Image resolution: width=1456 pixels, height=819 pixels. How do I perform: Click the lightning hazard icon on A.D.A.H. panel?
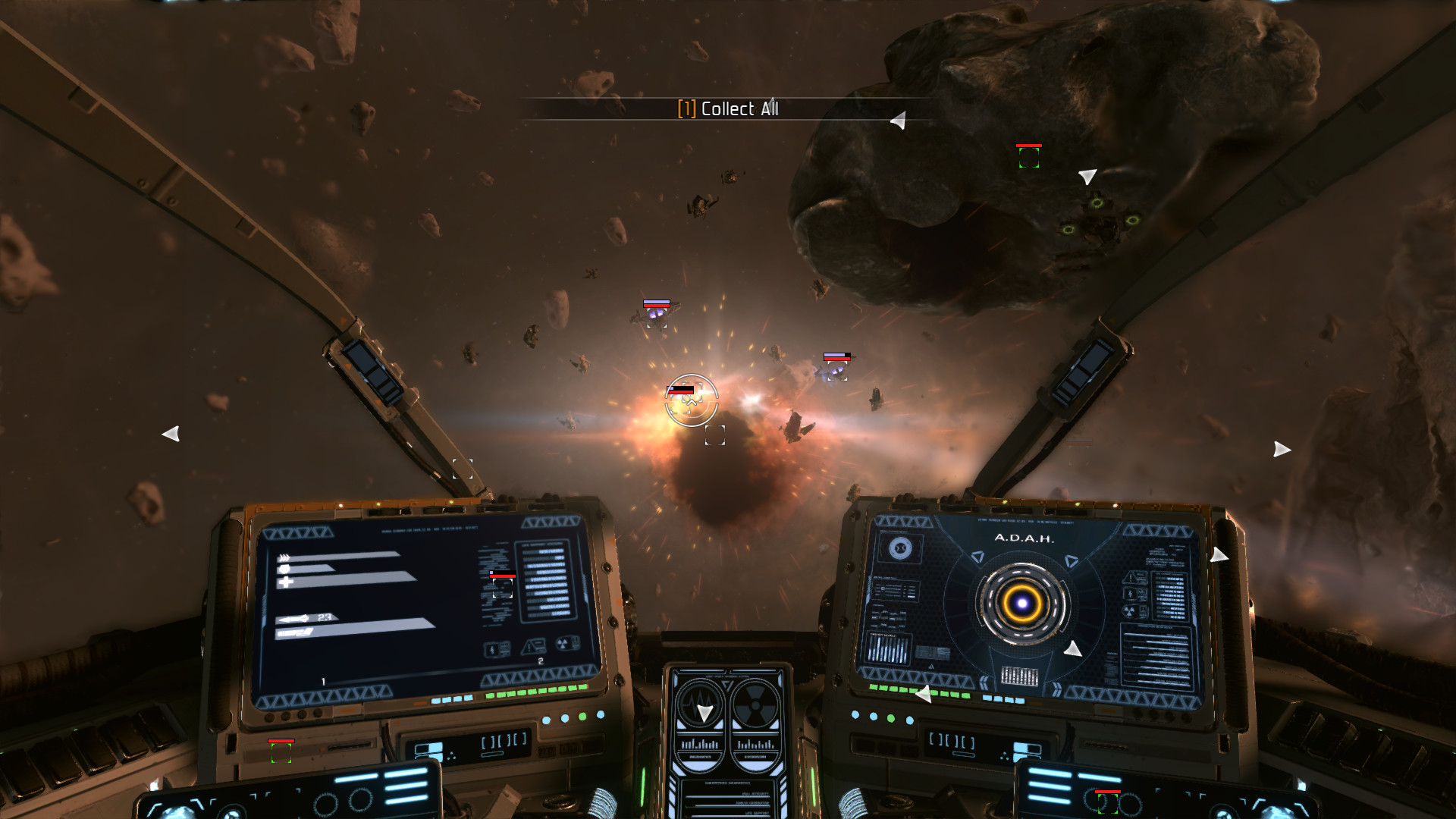pyautogui.click(x=1130, y=595)
